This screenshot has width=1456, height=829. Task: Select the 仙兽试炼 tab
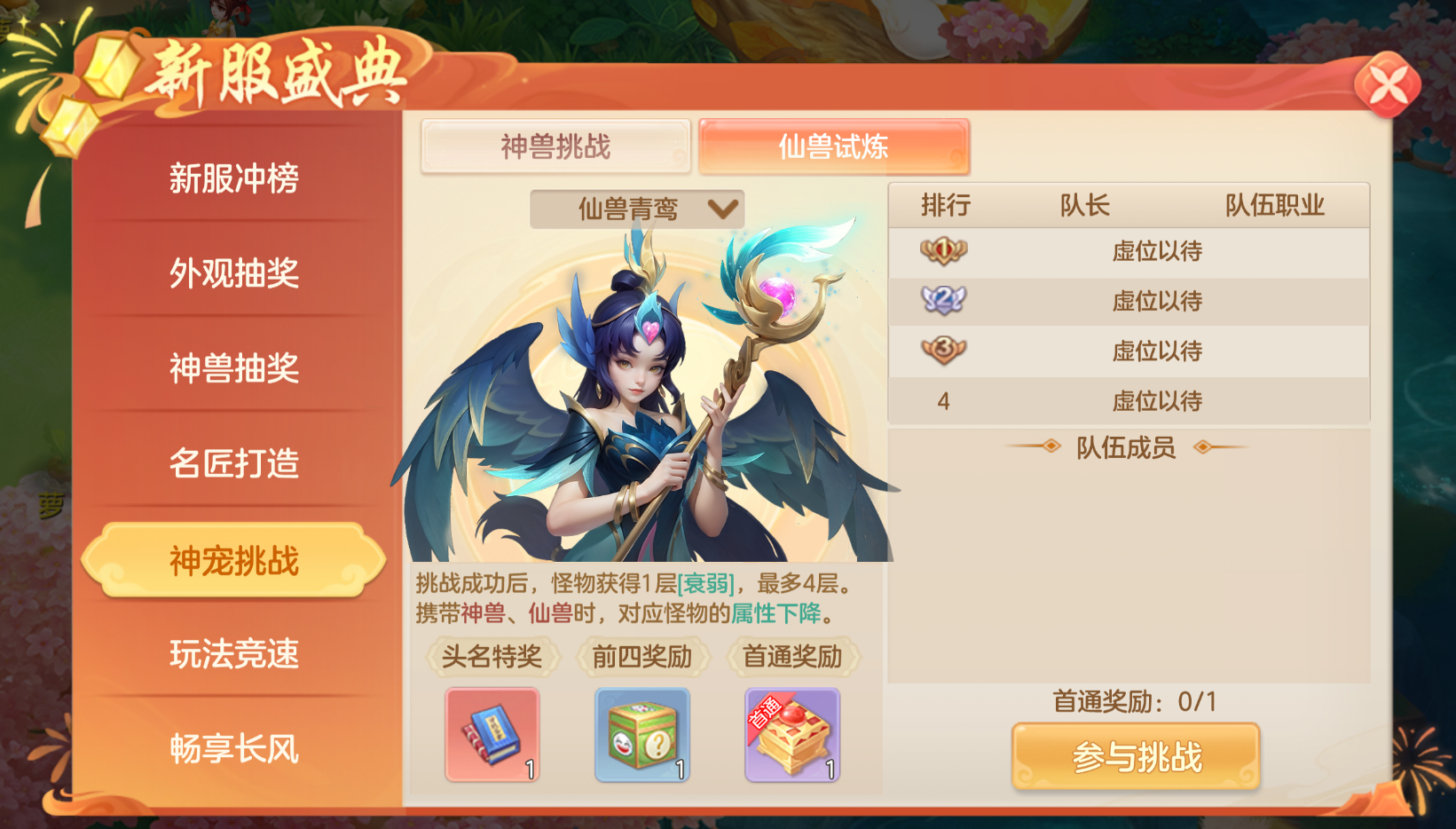point(832,146)
